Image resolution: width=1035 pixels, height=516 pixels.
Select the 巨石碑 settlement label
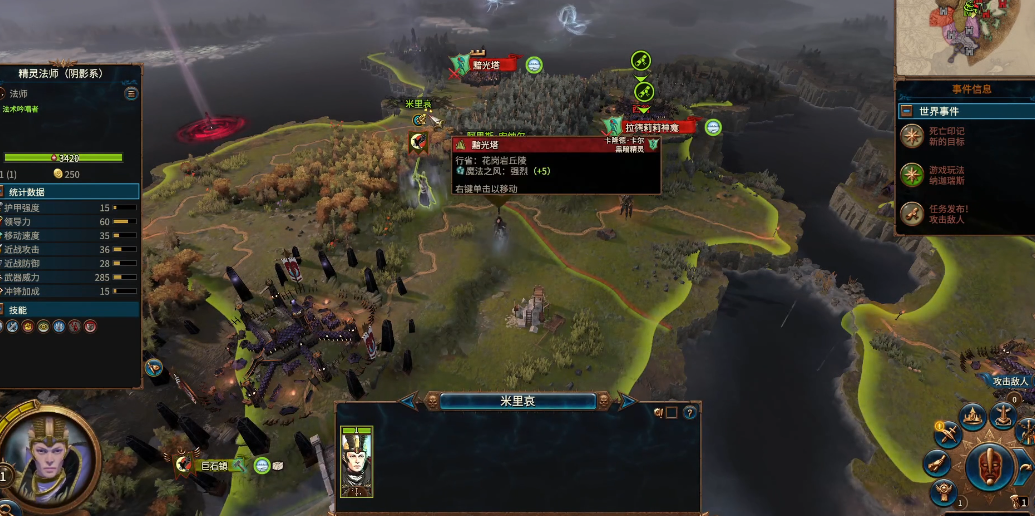coord(216,465)
